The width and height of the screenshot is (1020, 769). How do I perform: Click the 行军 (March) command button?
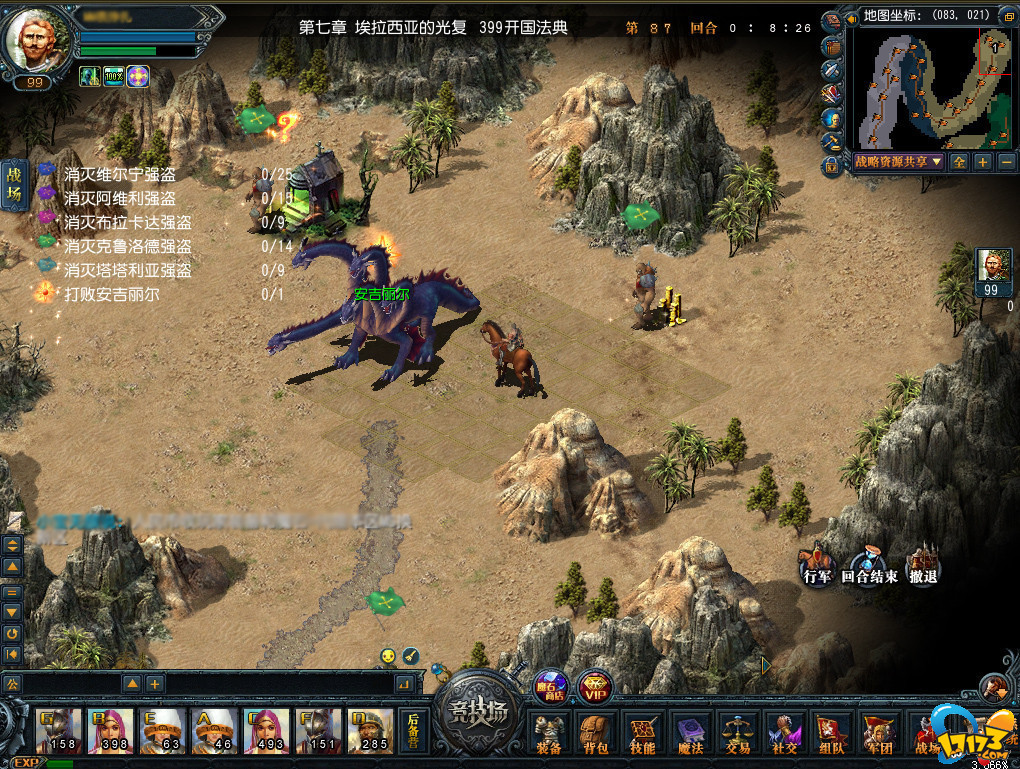pyautogui.click(x=817, y=566)
